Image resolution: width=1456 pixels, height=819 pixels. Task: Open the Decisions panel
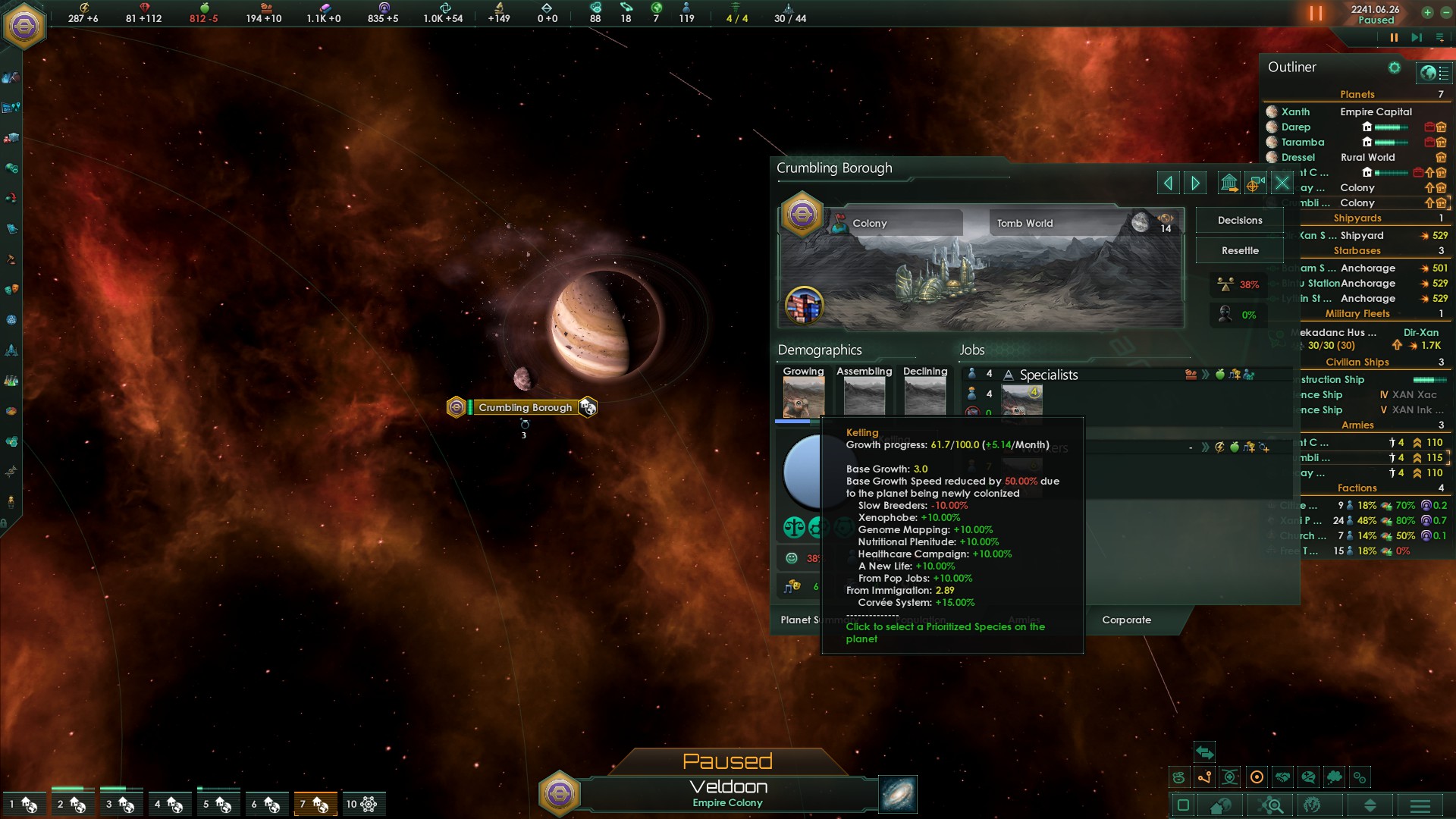tap(1240, 221)
